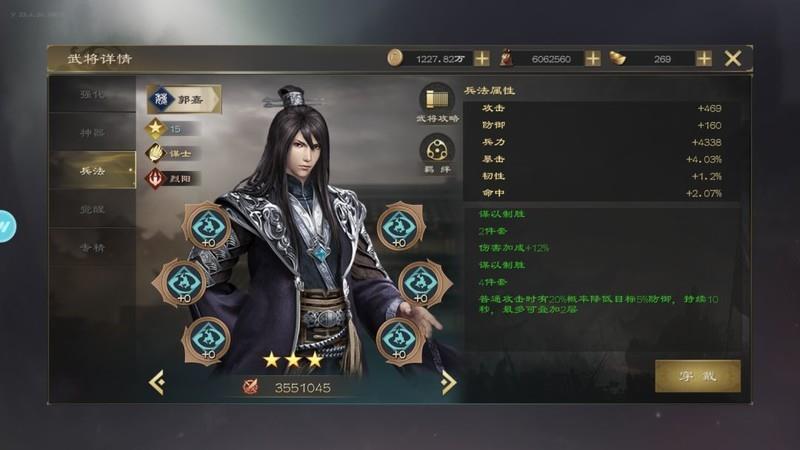This screenshot has height=450, width=800.
Task: Open the 羁绊 bonds icon
Action: (x=437, y=152)
